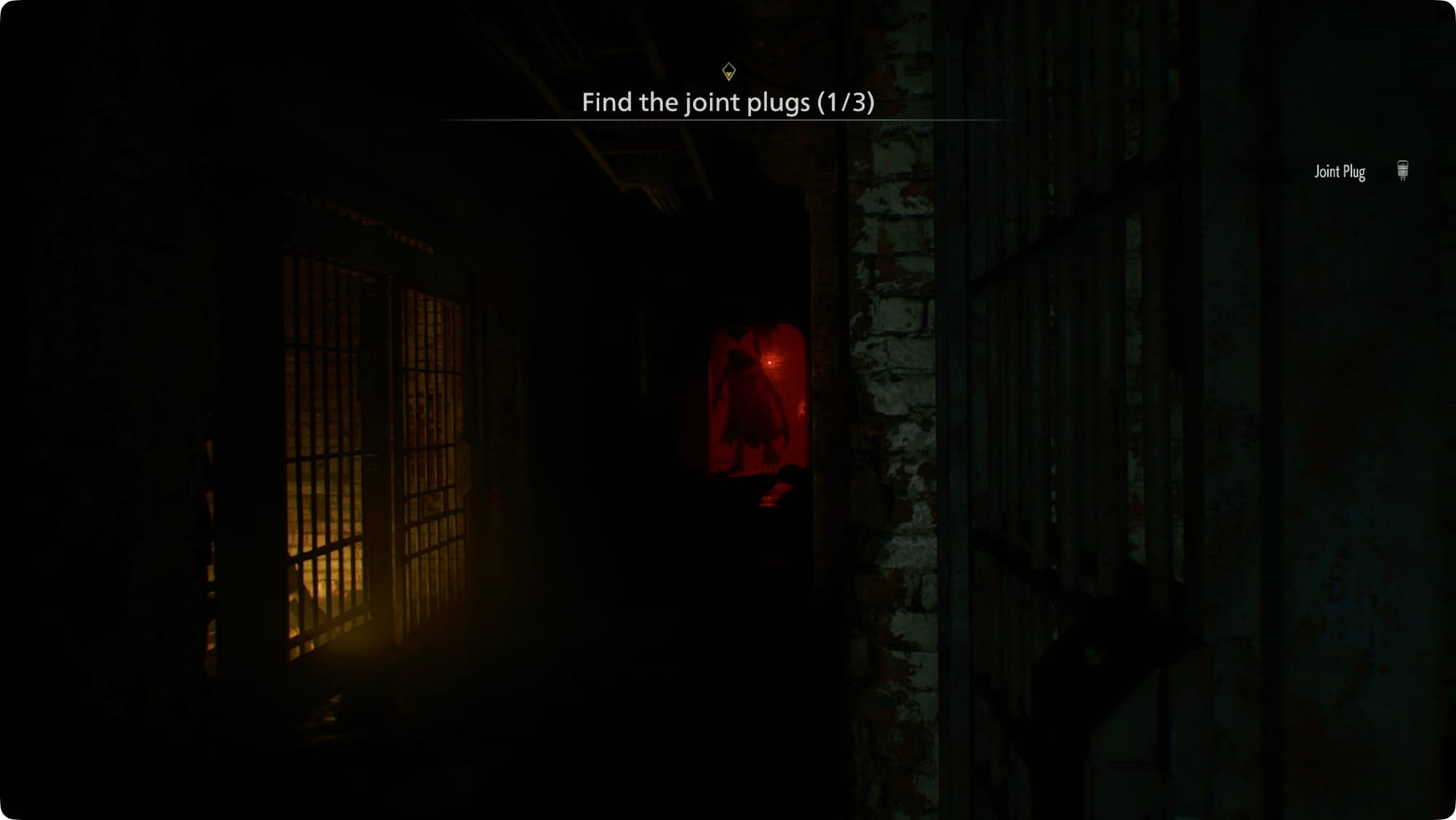The image size is (1456, 820).
Task: Select the Joint Plug pickup label
Action: (1340, 172)
